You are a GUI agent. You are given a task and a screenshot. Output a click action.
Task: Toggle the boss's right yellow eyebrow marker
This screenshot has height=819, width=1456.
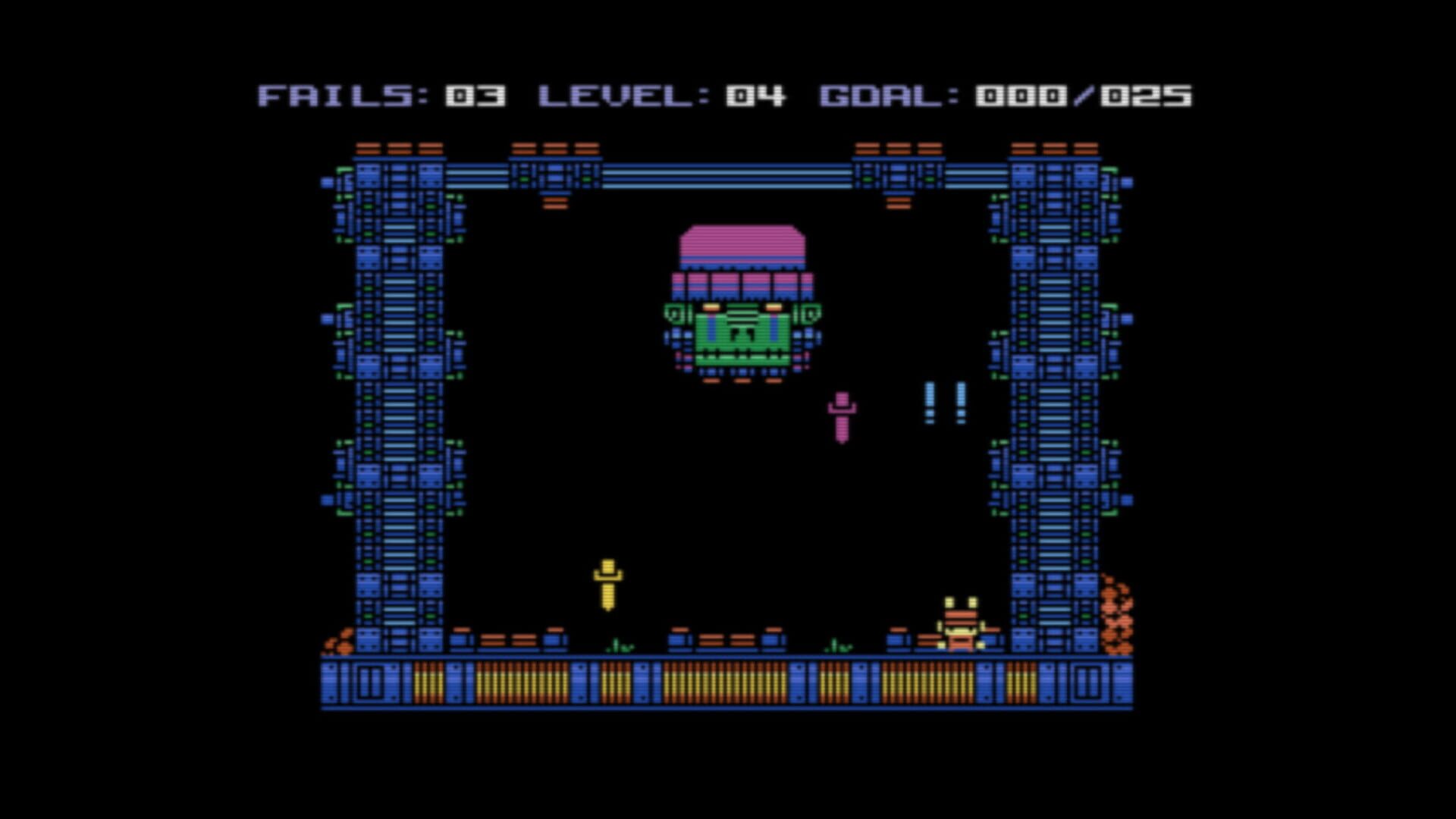pos(773,306)
